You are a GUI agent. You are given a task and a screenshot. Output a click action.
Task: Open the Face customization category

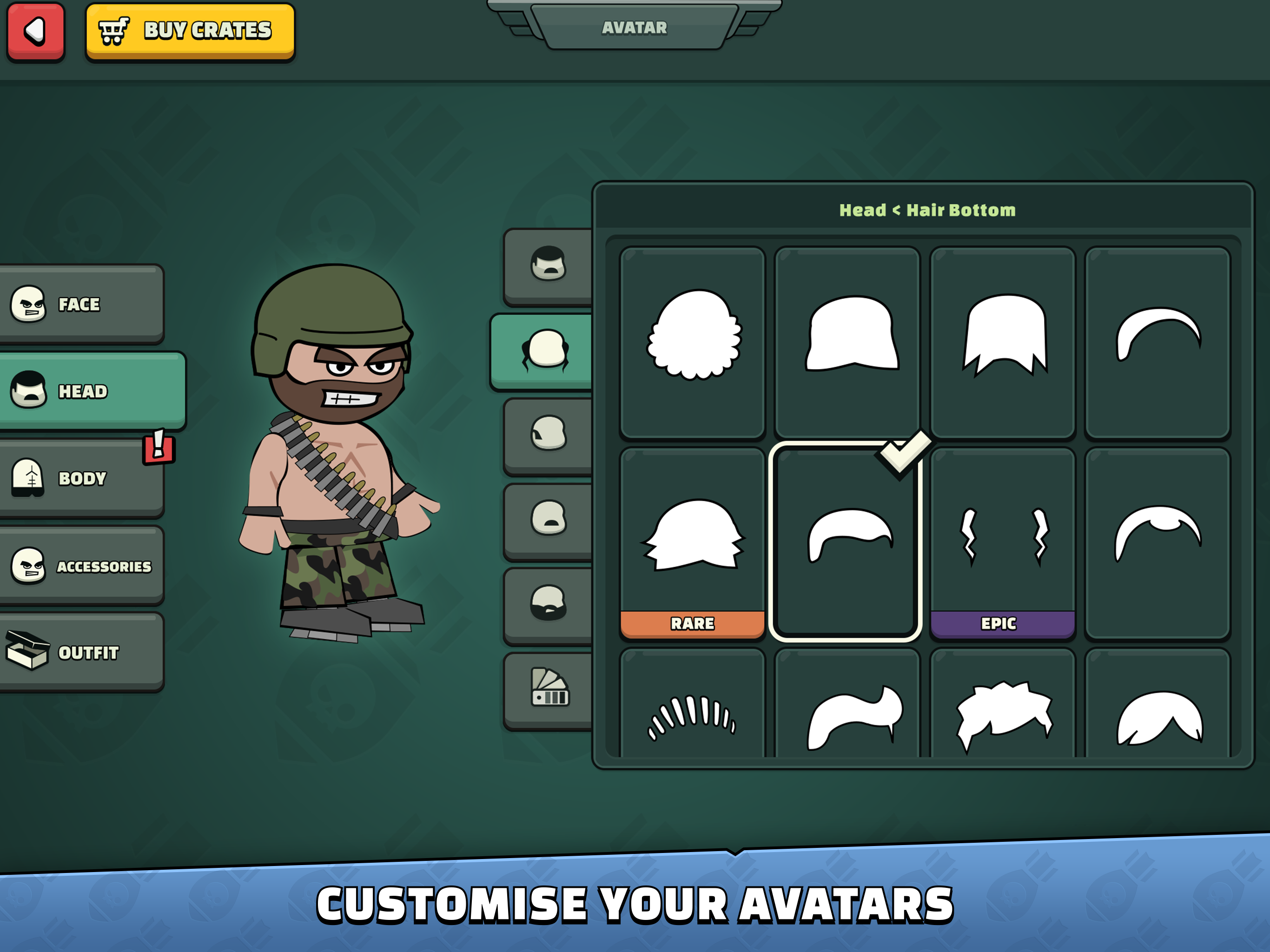pyautogui.click(x=82, y=304)
